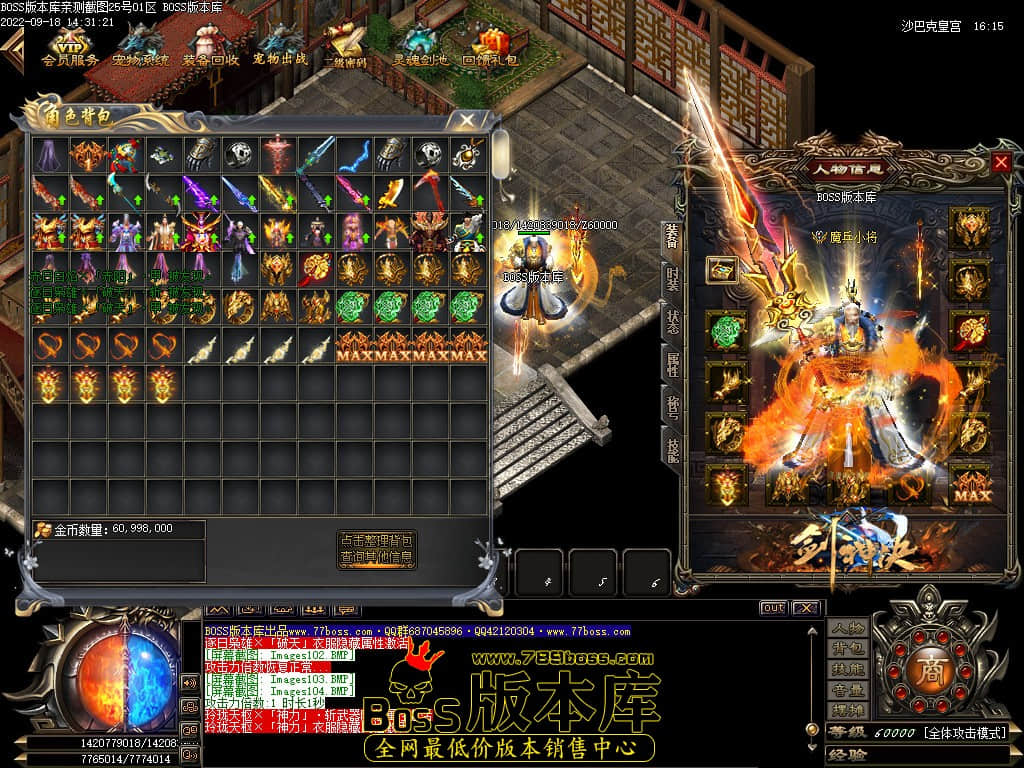This screenshot has width=1024, height=768.
Task: Switch to the 属性 attributes tab
Action: tap(672, 363)
